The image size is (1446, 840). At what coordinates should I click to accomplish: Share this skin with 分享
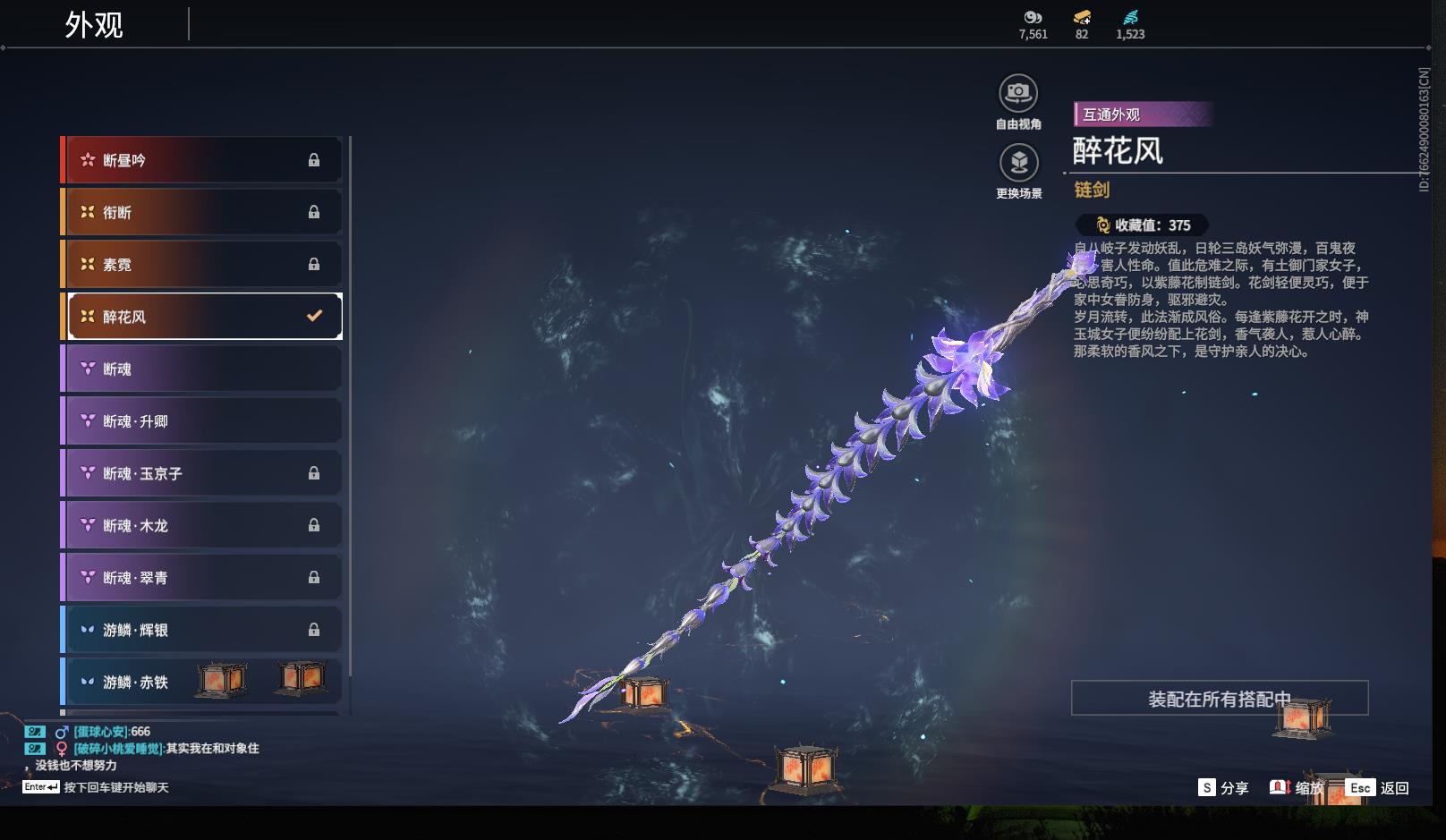coord(1223,787)
